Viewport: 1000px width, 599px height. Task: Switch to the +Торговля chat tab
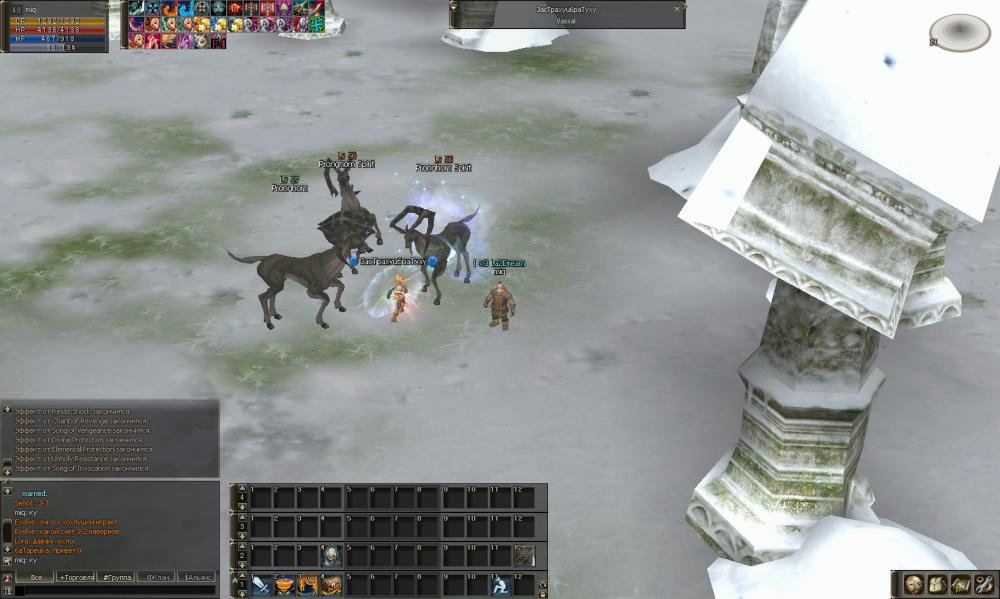point(76,578)
